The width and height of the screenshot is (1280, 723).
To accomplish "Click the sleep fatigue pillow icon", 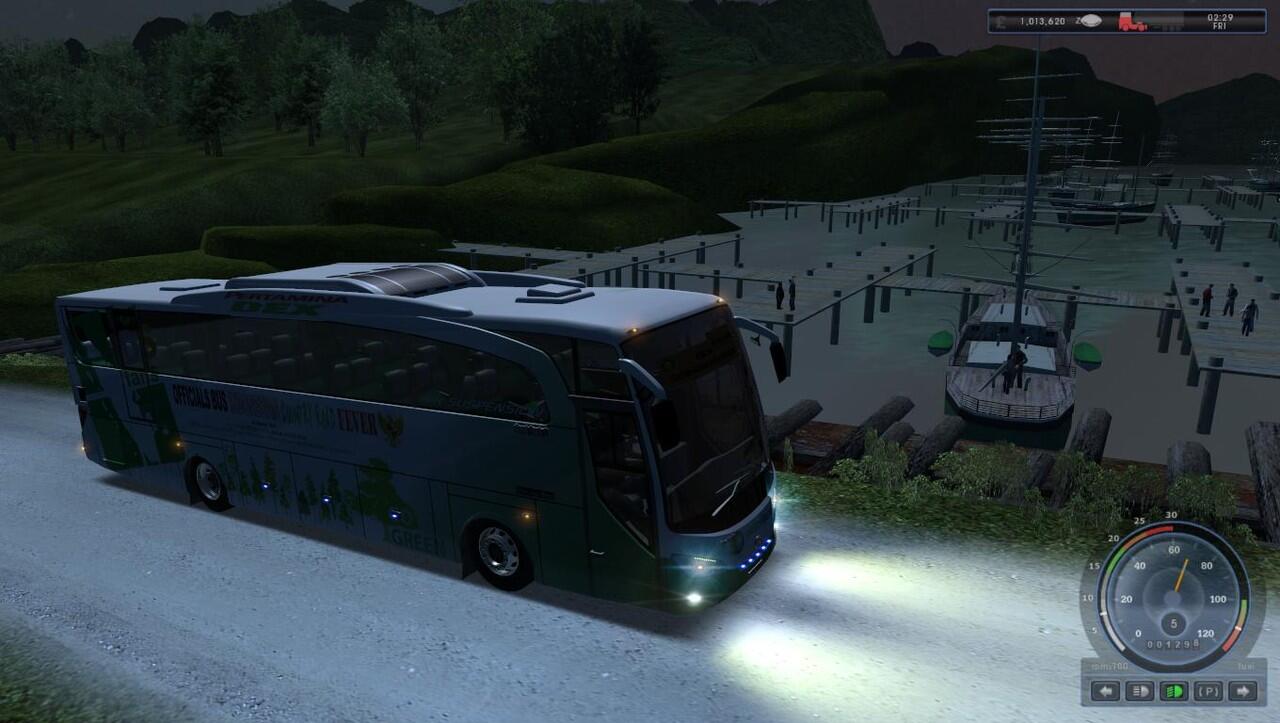I will click(1091, 21).
